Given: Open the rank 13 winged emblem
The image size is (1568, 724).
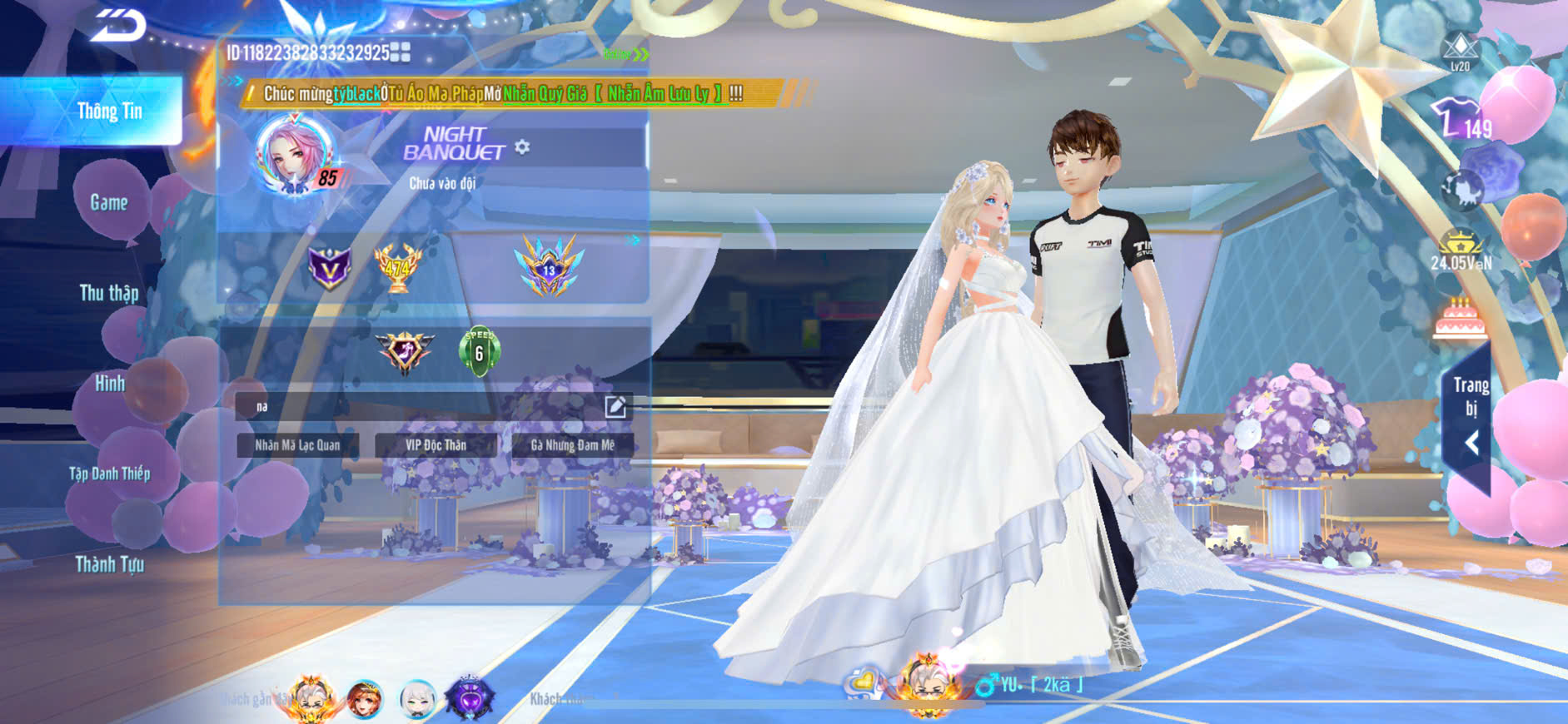Looking at the screenshot, I should pos(549,267).
